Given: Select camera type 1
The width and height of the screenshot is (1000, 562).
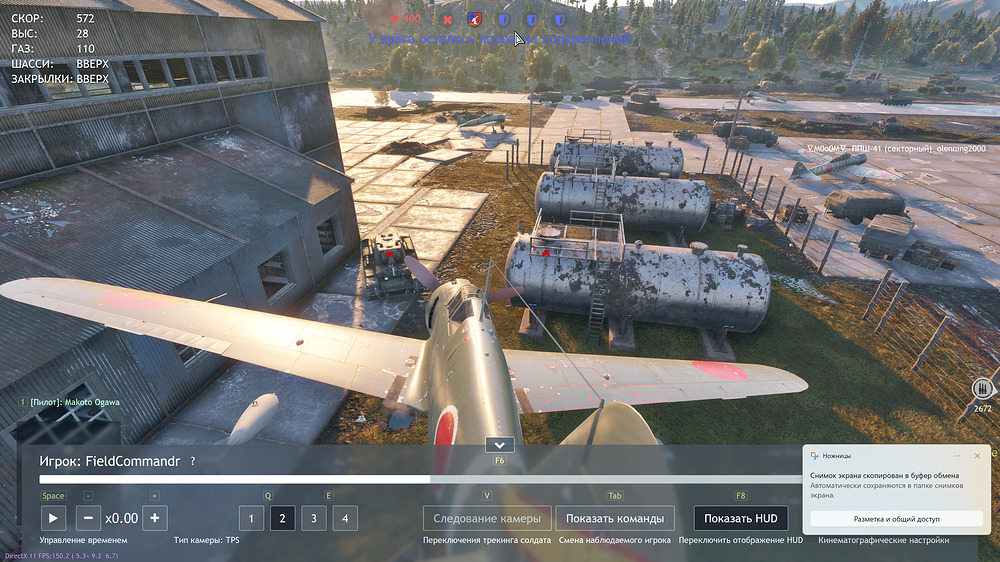Looking at the screenshot, I should coord(251,518).
